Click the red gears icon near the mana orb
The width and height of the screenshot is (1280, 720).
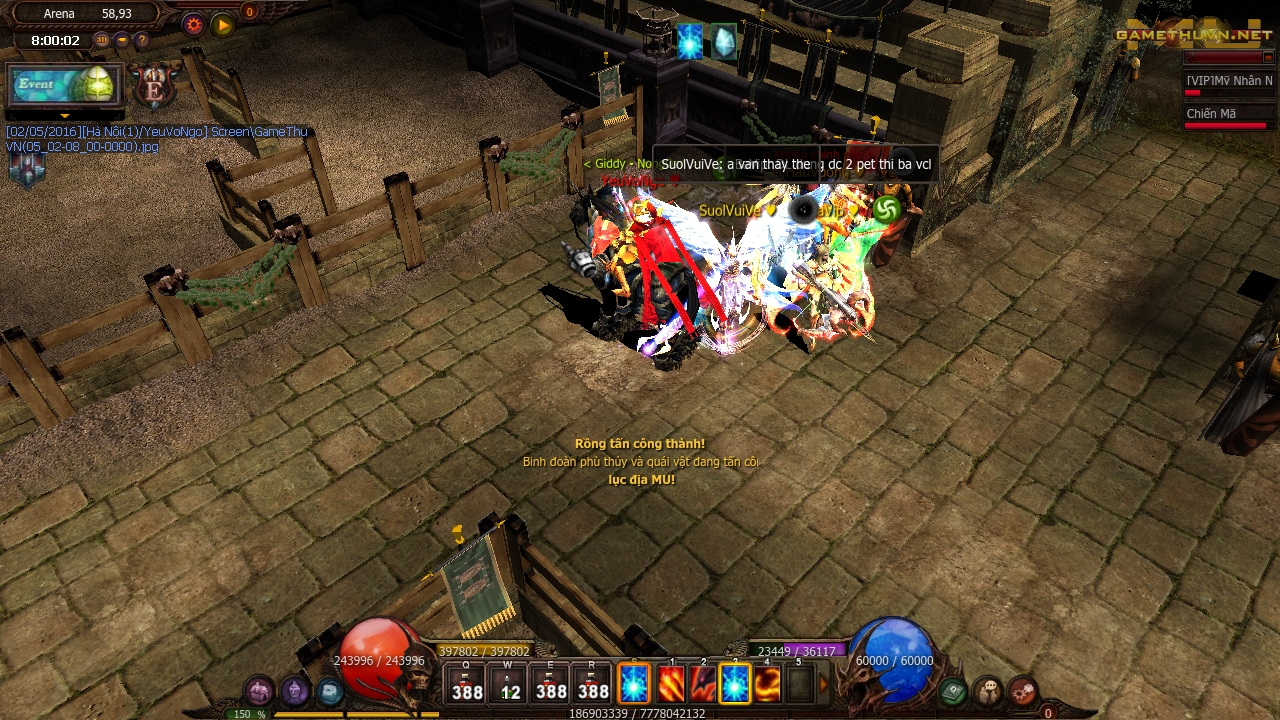tap(1022, 690)
